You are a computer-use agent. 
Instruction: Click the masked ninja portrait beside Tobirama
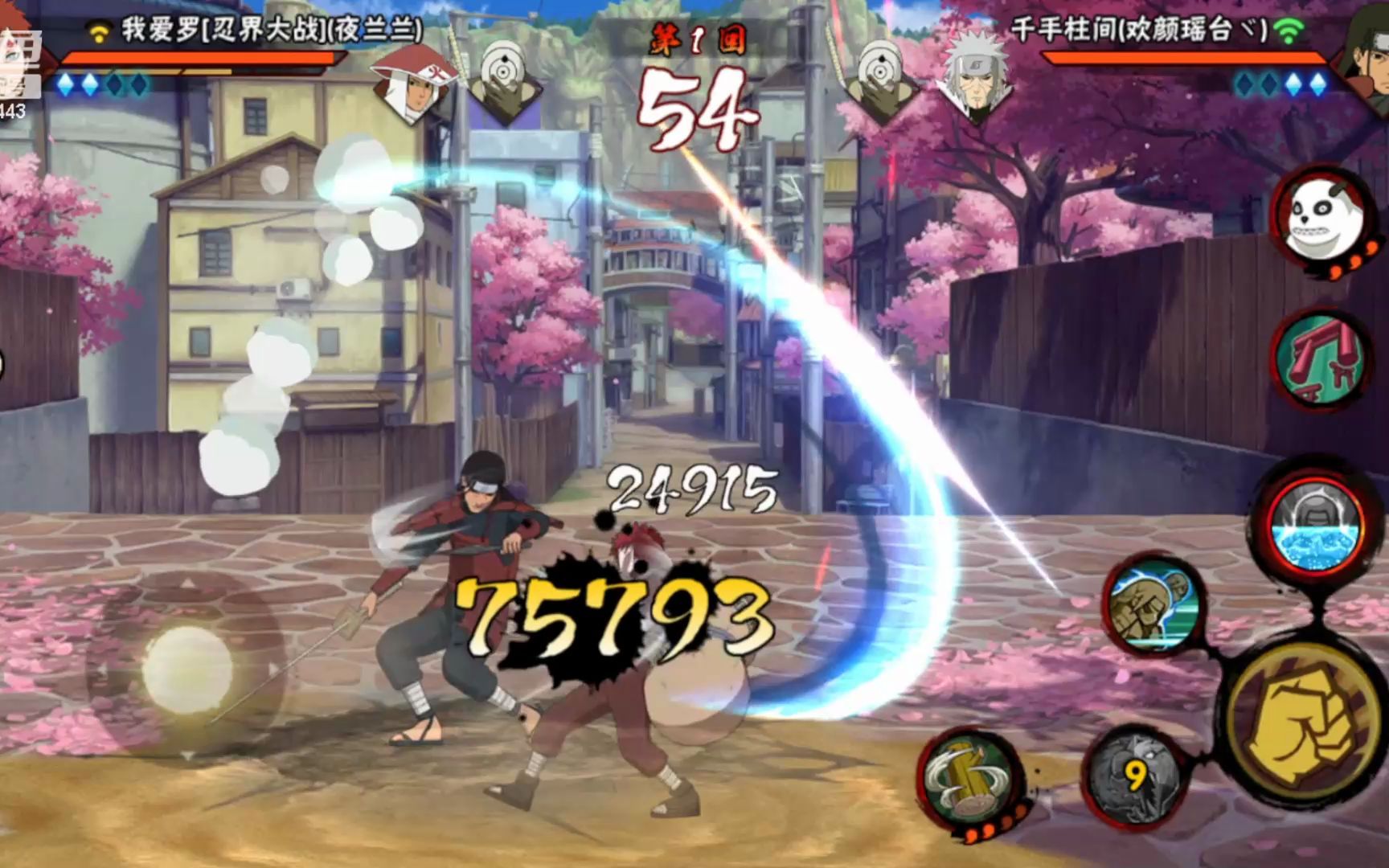(884, 80)
